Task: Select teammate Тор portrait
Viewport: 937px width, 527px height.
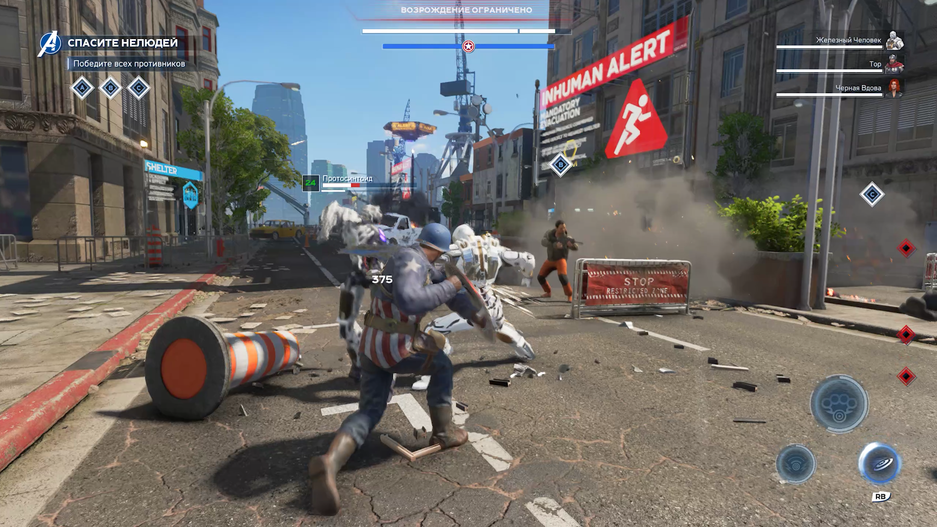Action: (x=894, y=64)
